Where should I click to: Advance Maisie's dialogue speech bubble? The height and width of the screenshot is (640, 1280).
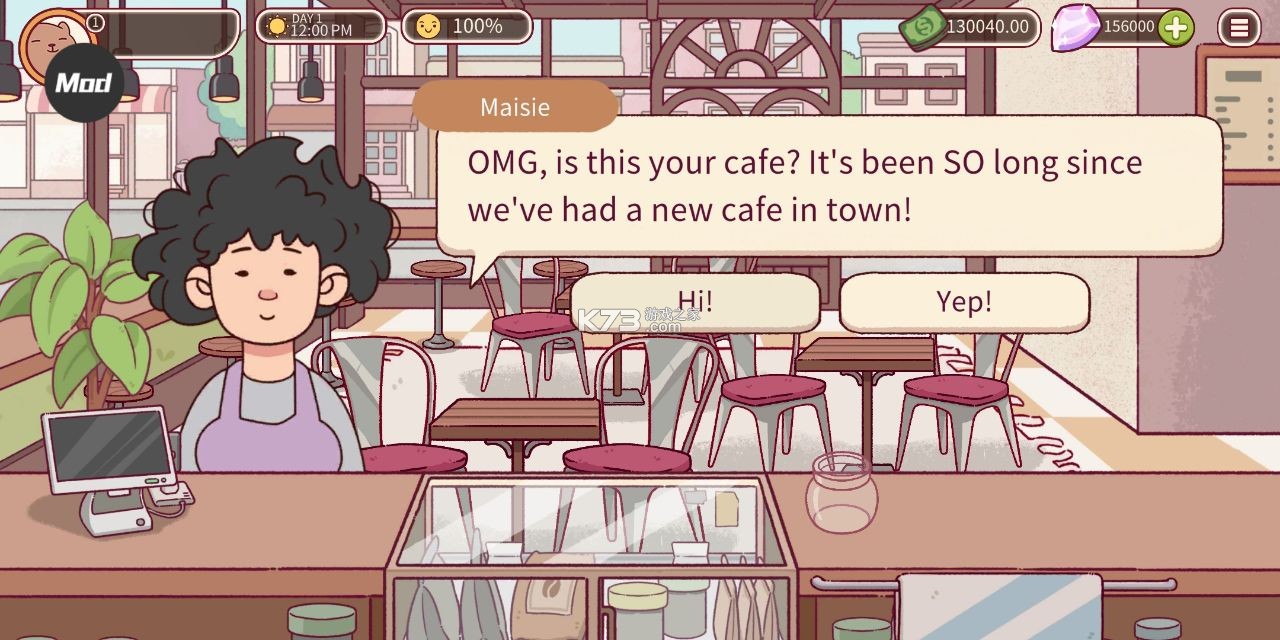(x=828, y=186)
